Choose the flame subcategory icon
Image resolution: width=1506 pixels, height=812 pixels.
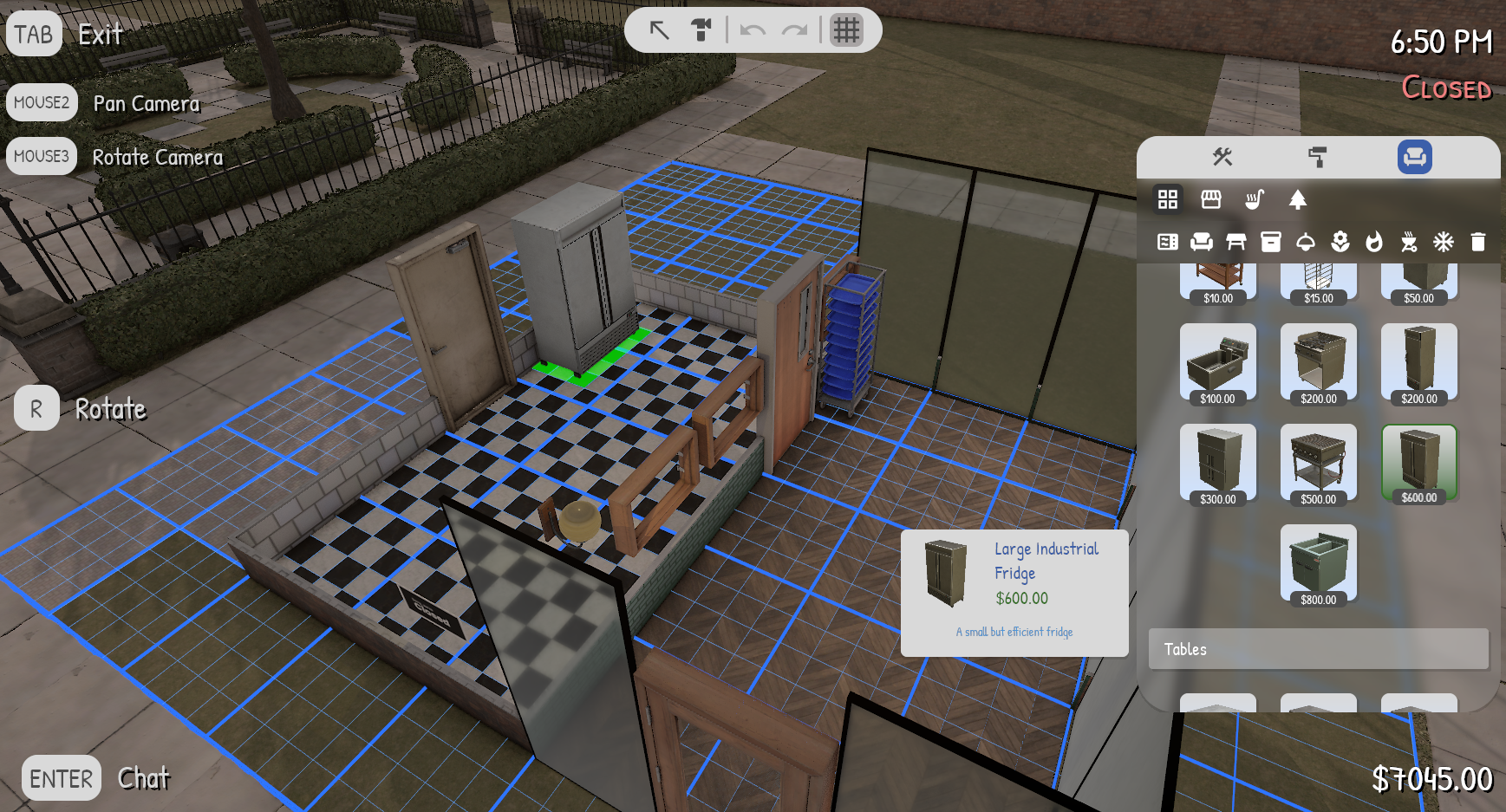[1374, 242]
